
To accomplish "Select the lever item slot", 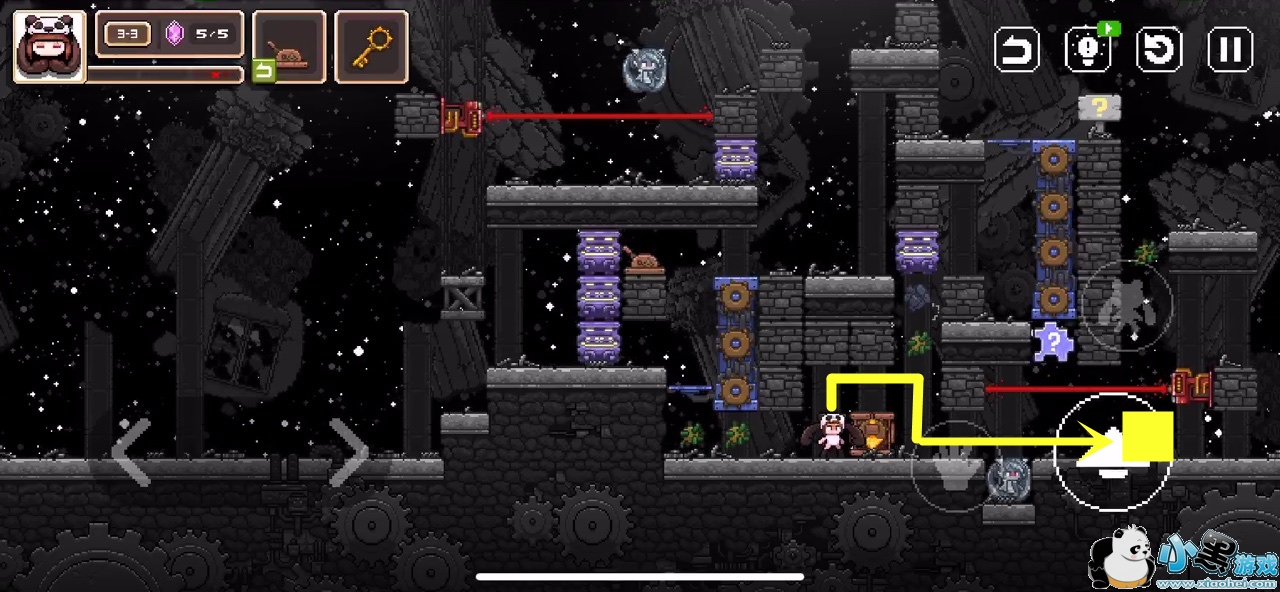I will [289, 46].
